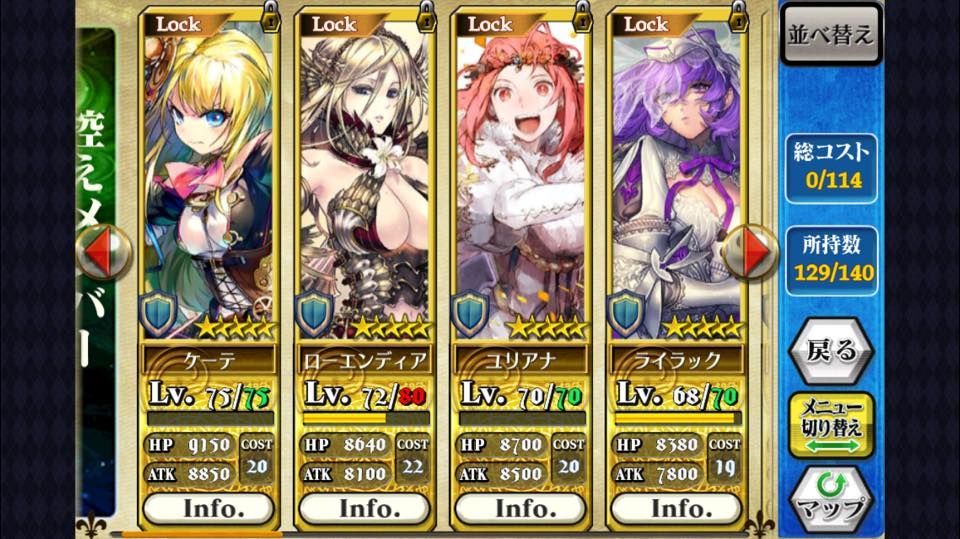This screenshot has width=960, height=539.
Task: Toggle the Lock padlock on ライラック's card
Action: point(739,17)
